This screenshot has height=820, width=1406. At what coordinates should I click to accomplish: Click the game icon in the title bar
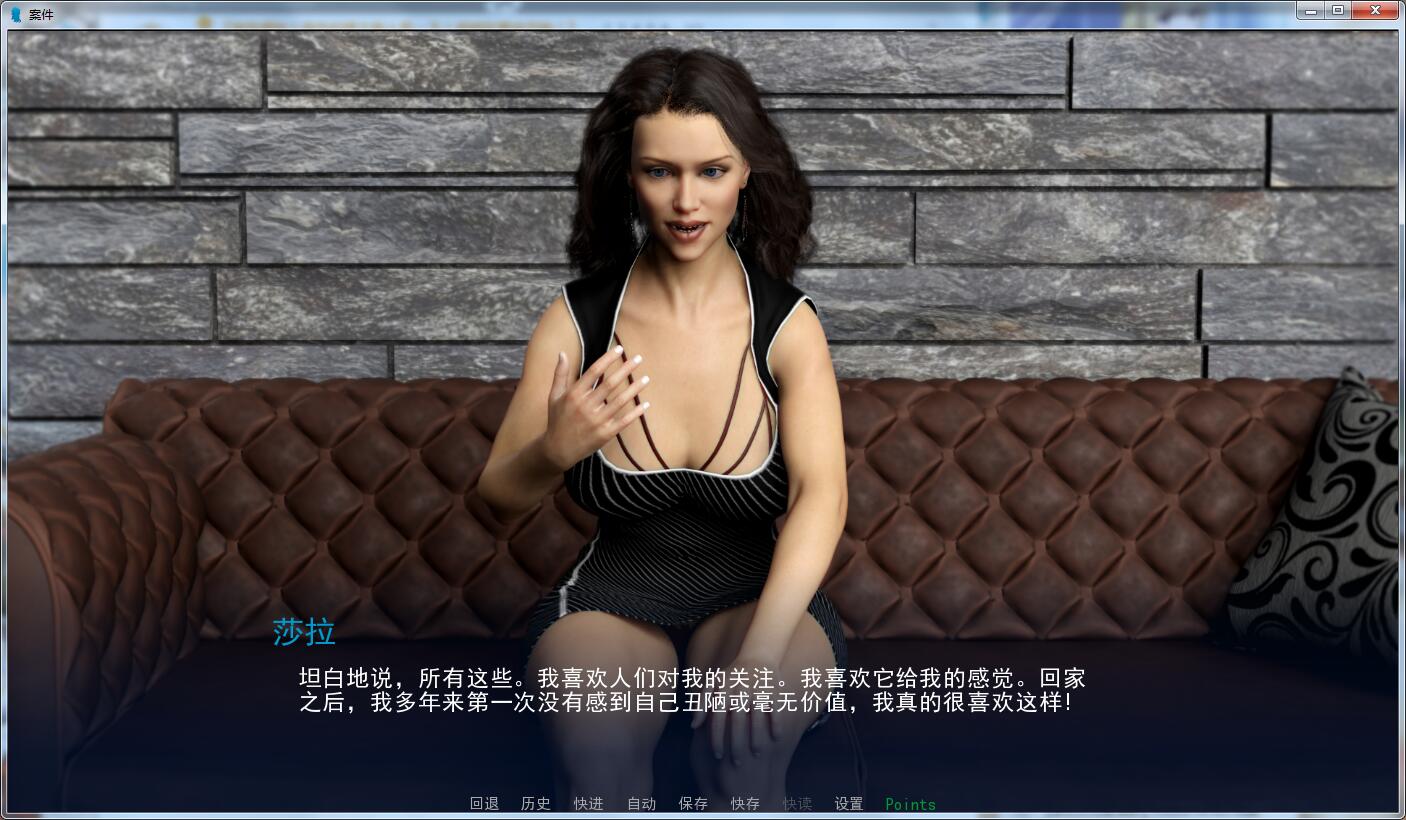14,11
